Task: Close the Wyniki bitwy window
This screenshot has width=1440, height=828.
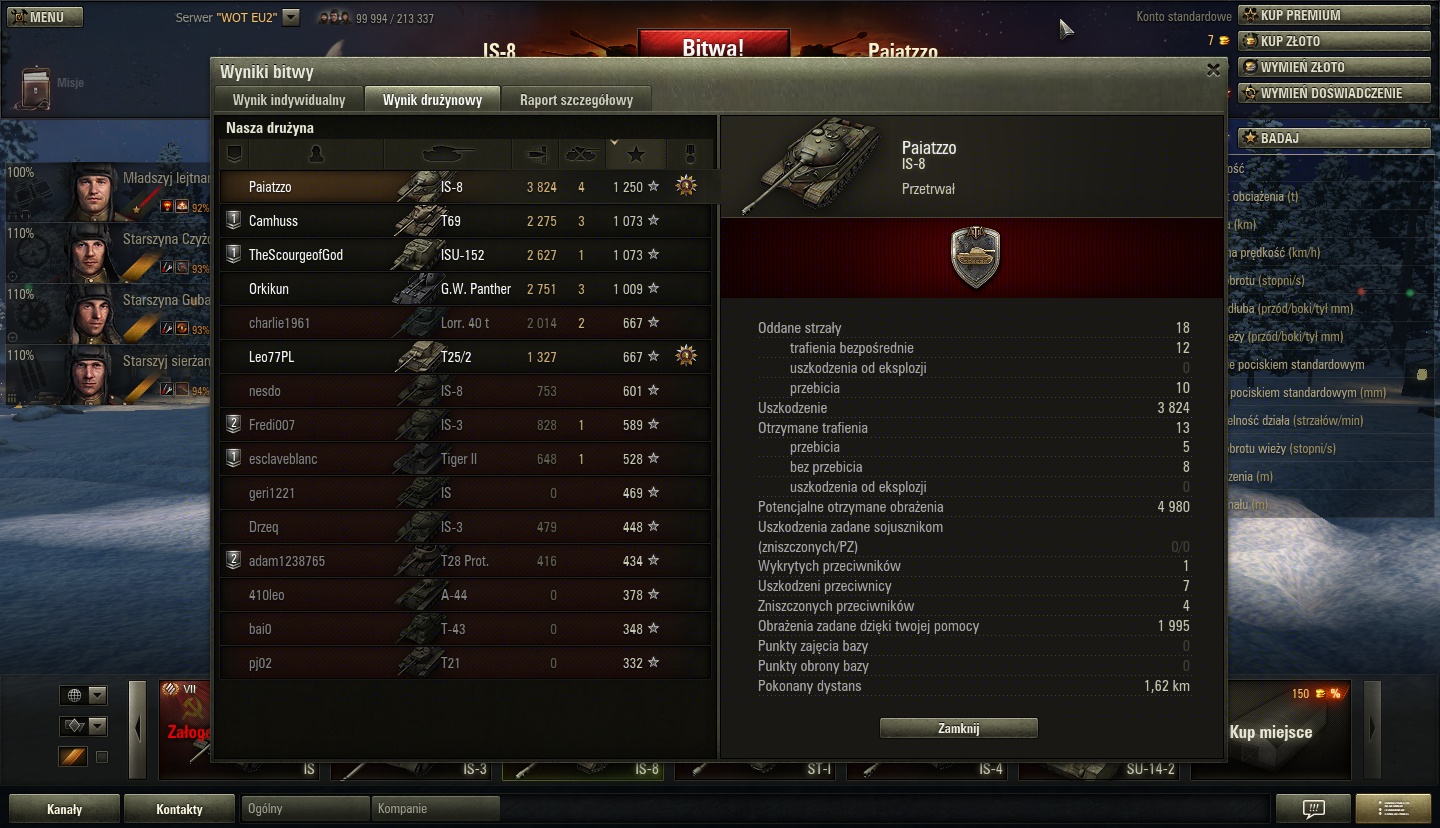Action: (1213, 70)
